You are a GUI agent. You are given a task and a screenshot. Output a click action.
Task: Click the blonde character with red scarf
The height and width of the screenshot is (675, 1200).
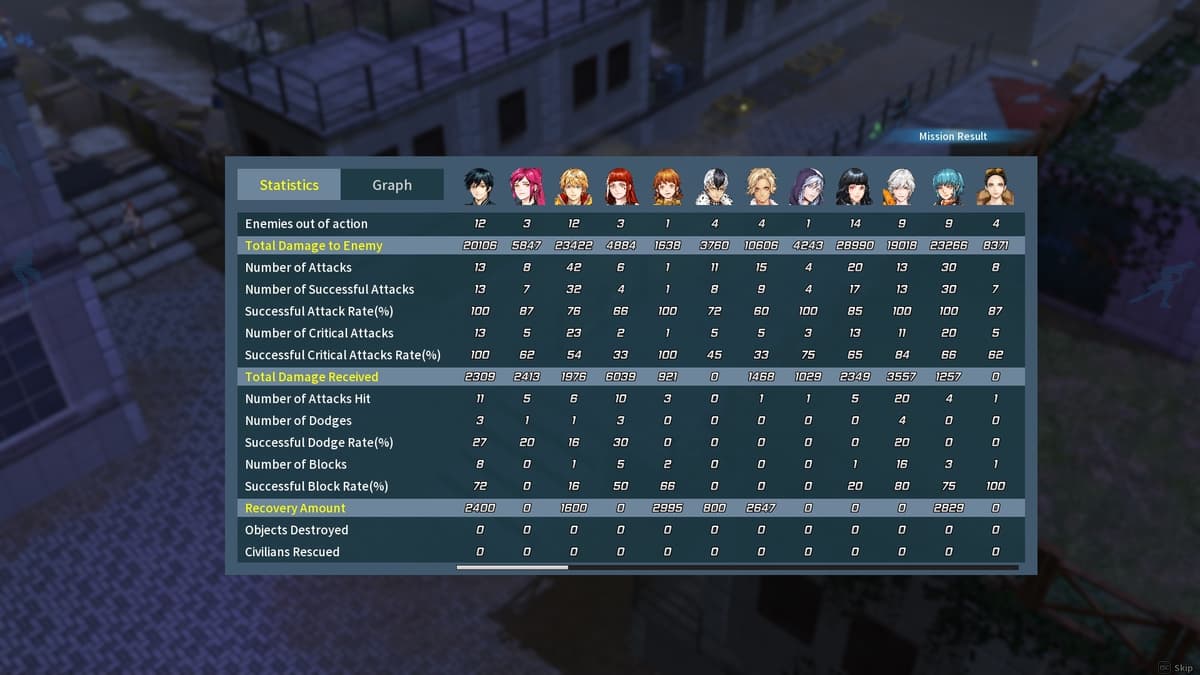click(x=574, y=187)
